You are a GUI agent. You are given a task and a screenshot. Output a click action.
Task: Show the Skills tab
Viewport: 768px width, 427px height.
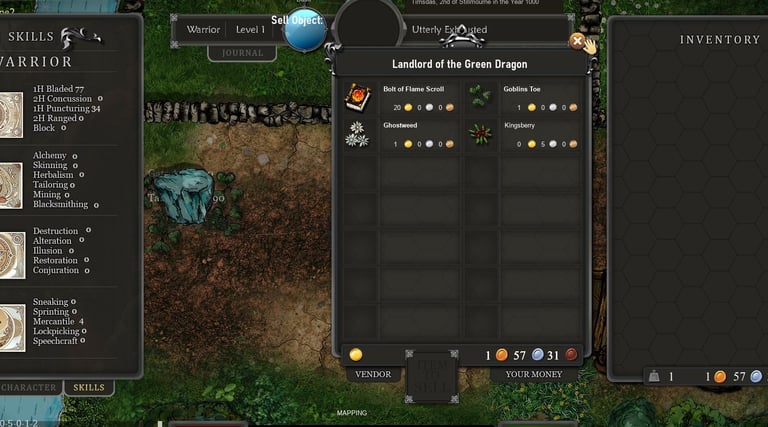coord(89,387)
